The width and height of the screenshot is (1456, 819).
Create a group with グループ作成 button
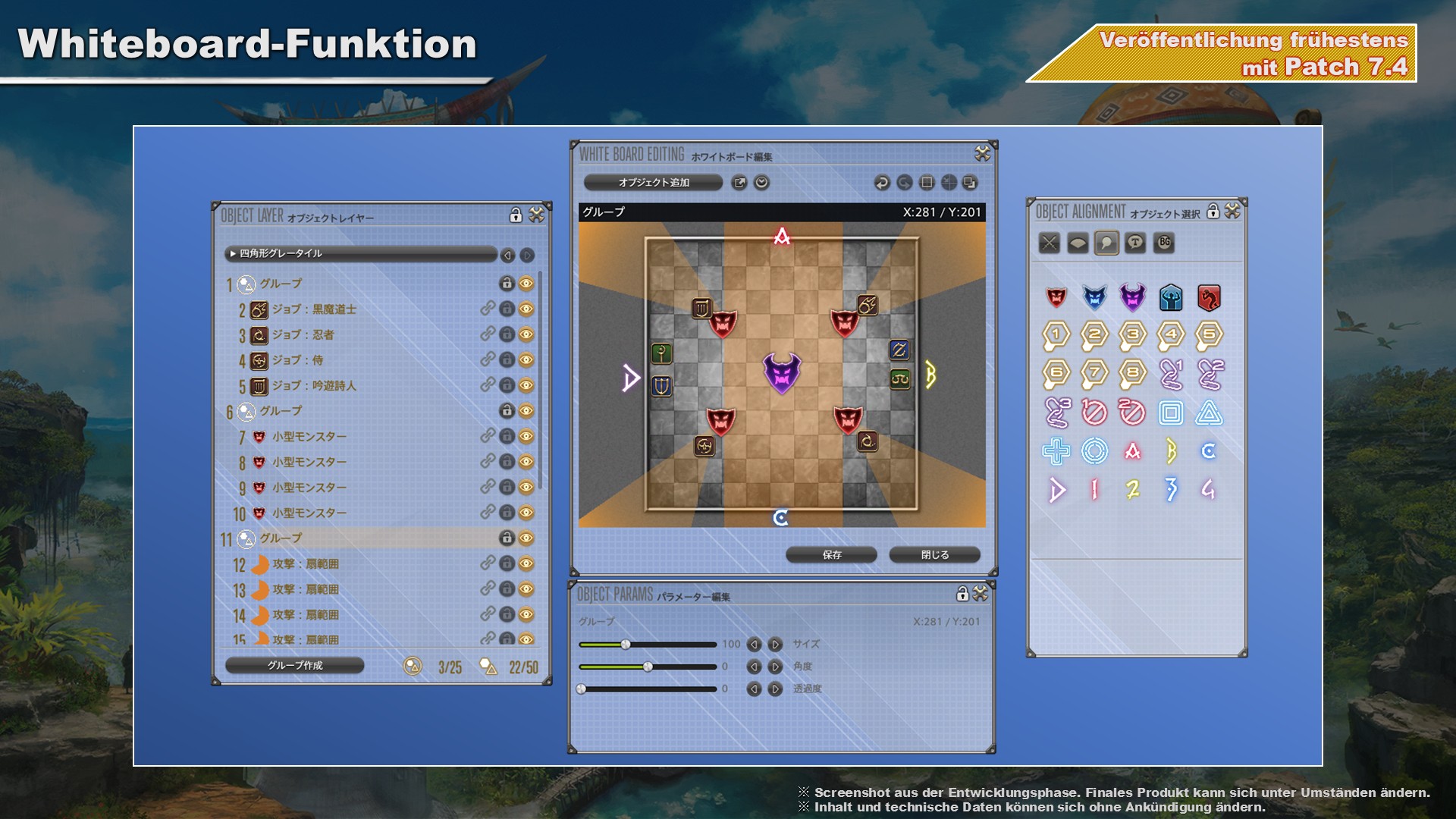(294, 666)
